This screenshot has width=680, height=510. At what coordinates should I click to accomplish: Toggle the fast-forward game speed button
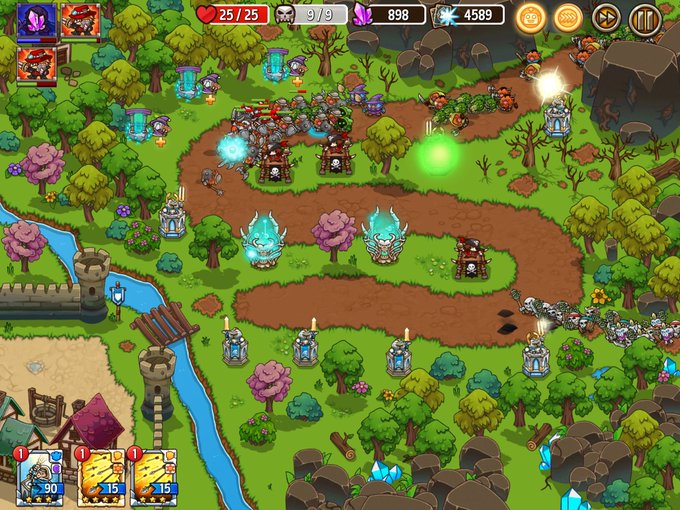click(606, 16)
